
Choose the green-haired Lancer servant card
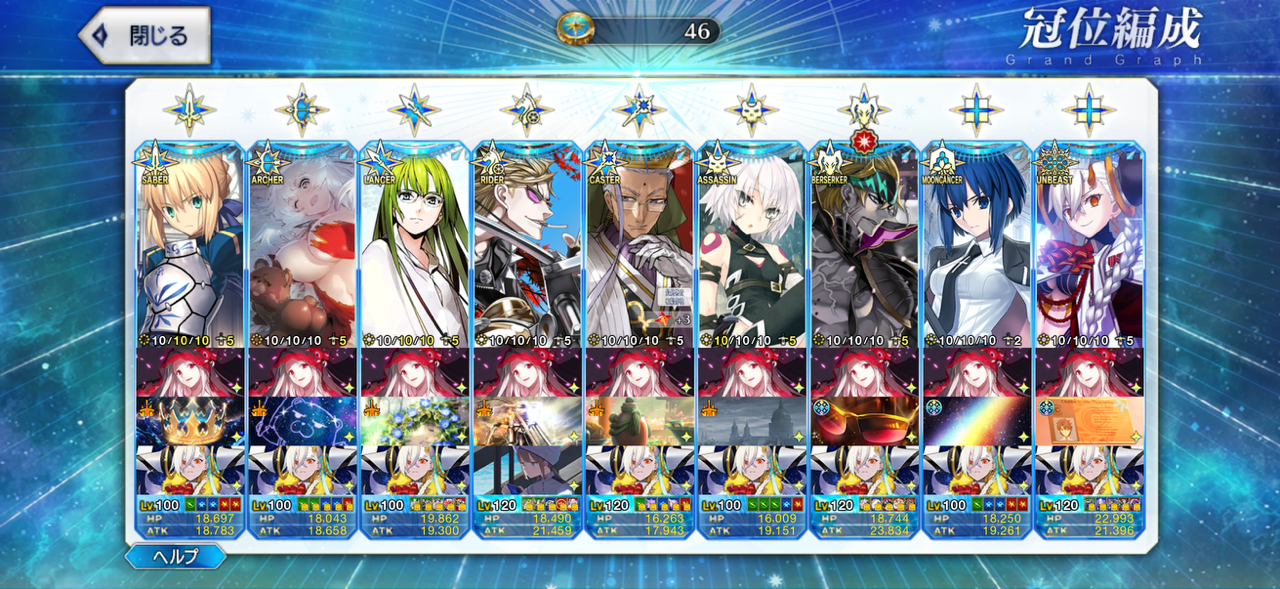[x=414, y=245]
